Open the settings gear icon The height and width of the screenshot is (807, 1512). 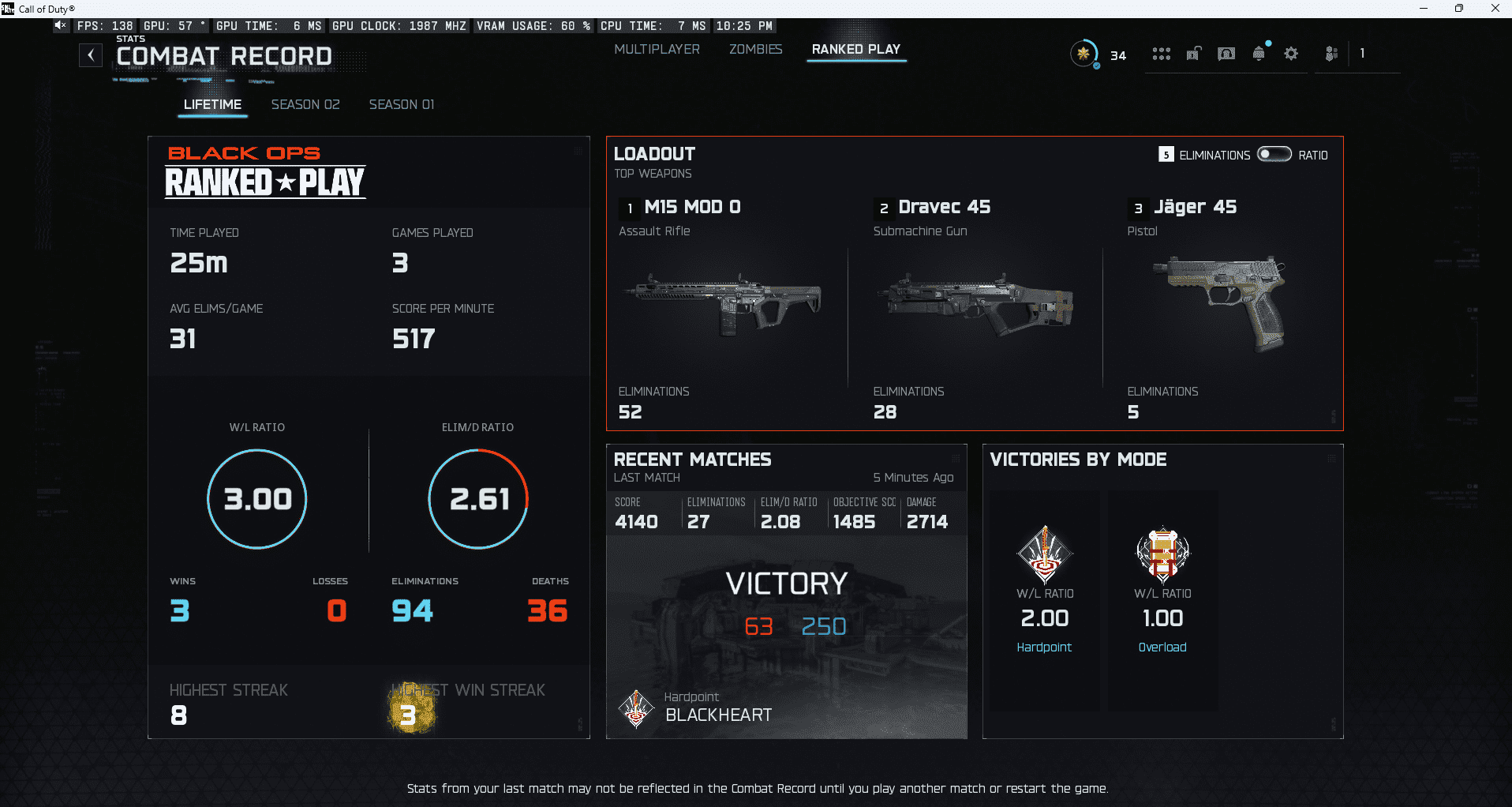[1291, 53]
